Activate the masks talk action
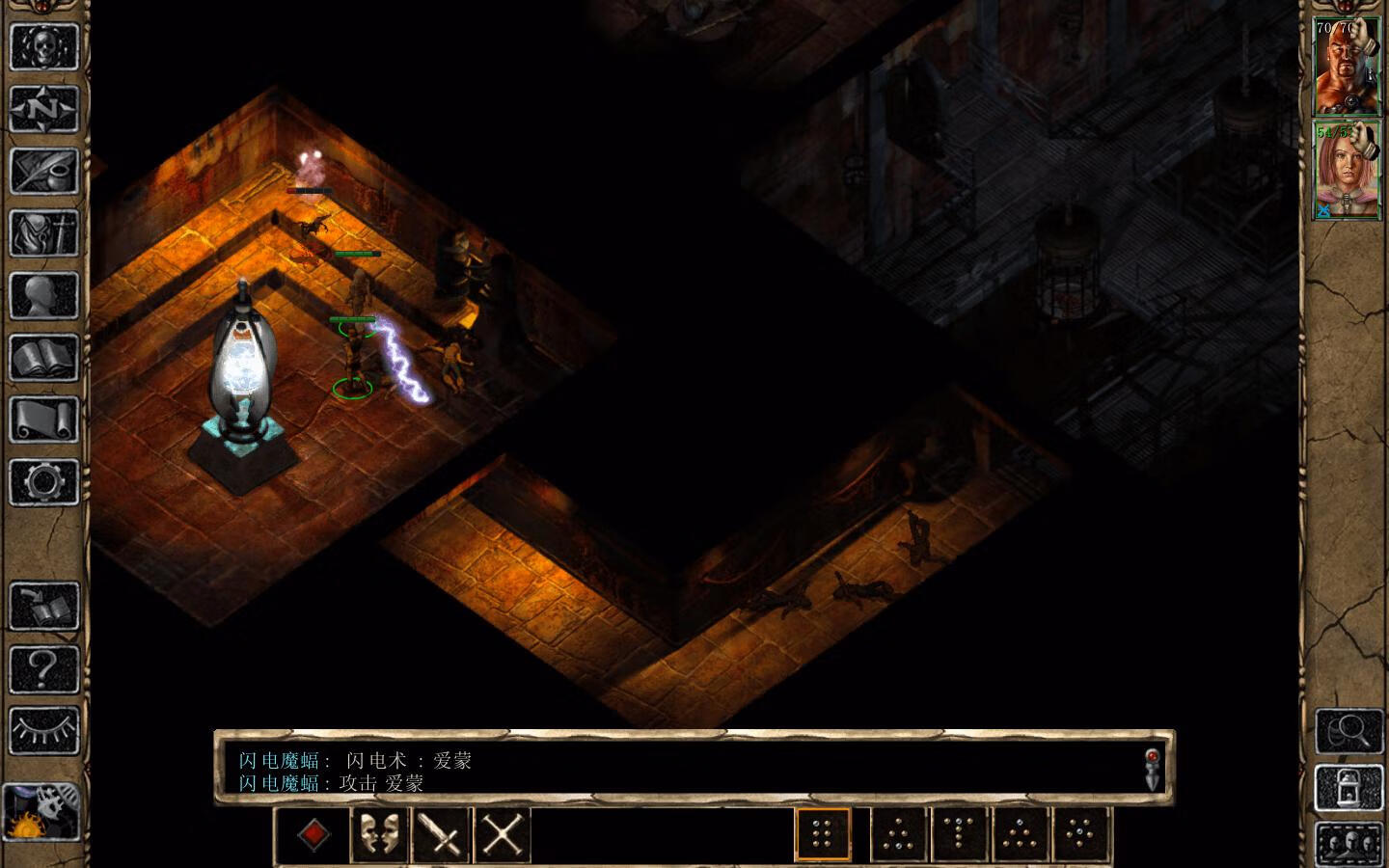This screenshot has width=1389, height=868. tap(379, 834)
